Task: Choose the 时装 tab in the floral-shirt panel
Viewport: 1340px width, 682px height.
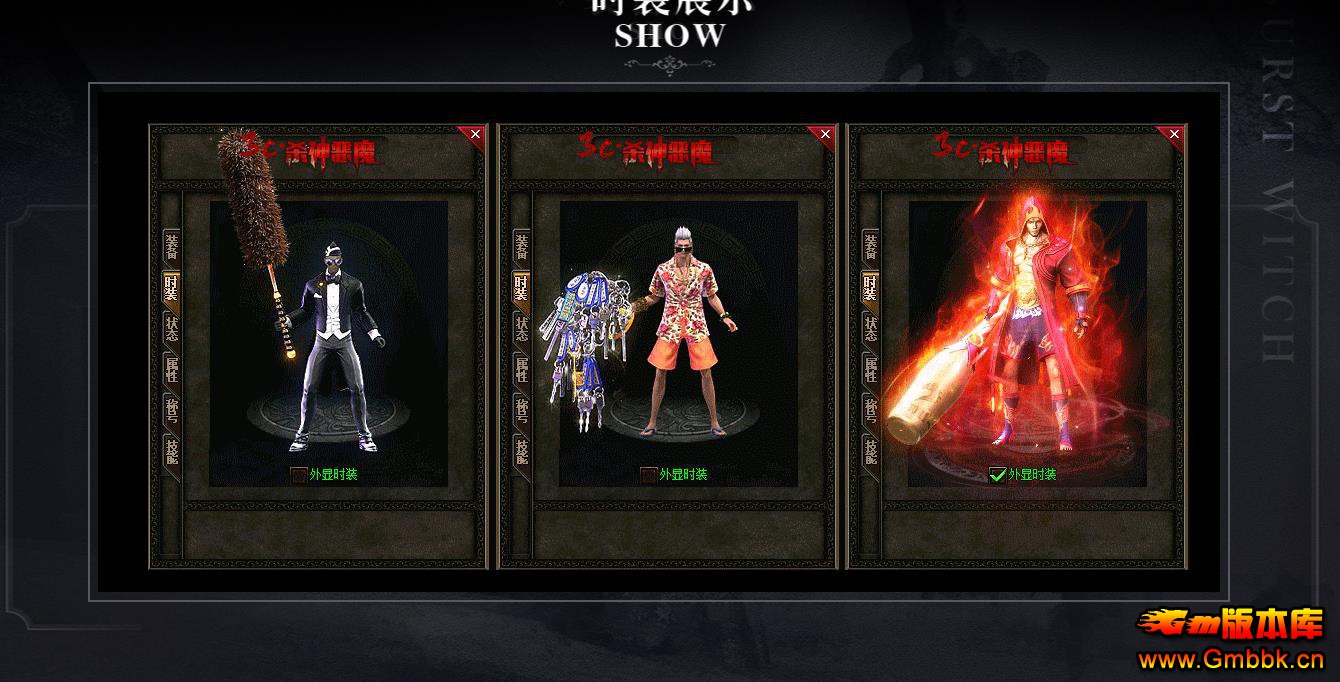Action: coord(521,288)
